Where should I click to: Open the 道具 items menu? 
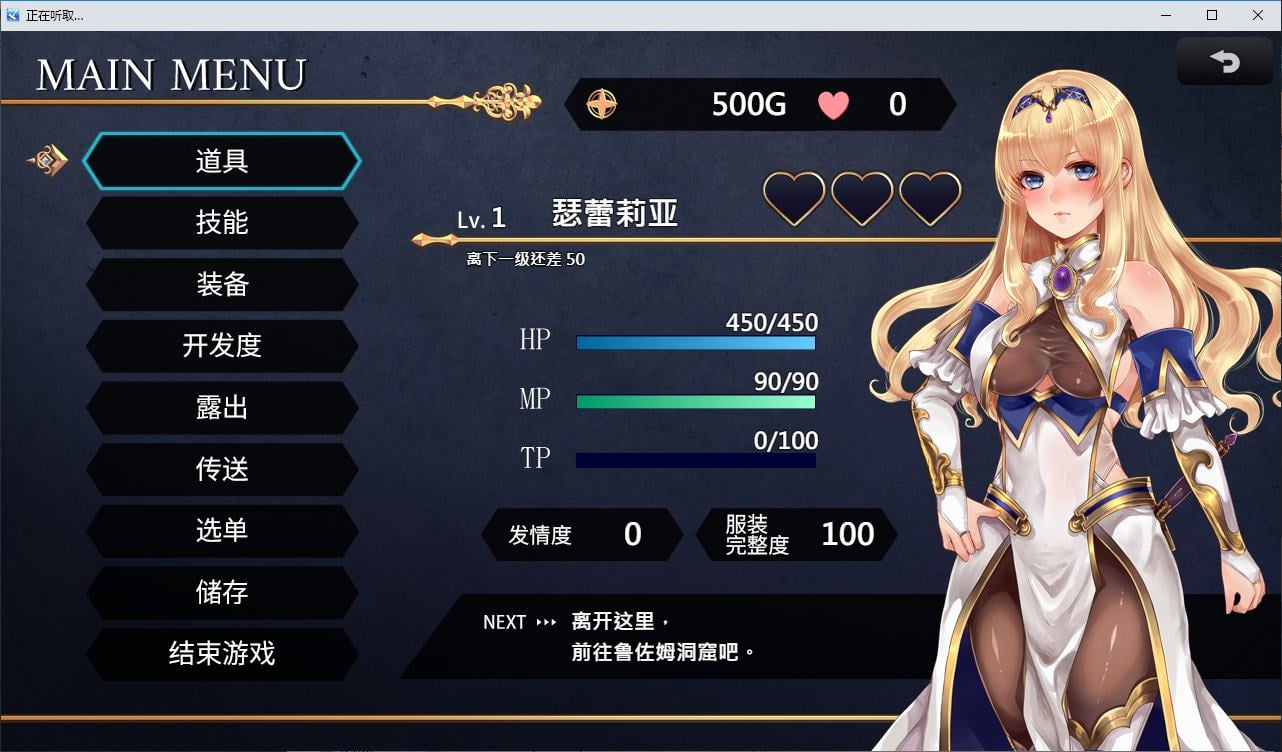222,161
